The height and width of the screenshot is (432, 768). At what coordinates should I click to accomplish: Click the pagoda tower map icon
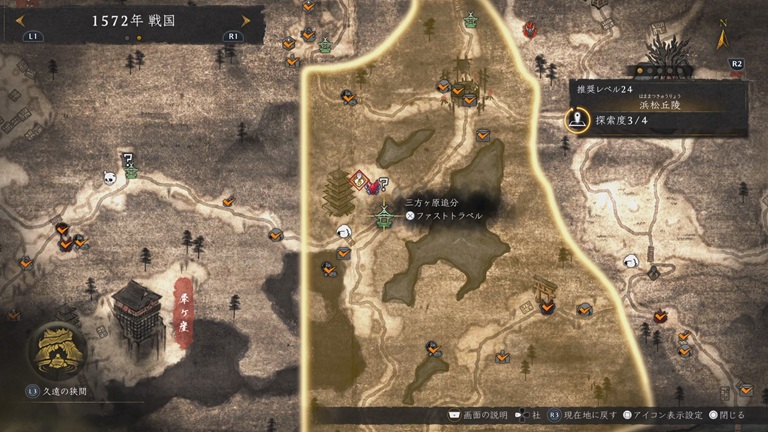click(337, 190)
